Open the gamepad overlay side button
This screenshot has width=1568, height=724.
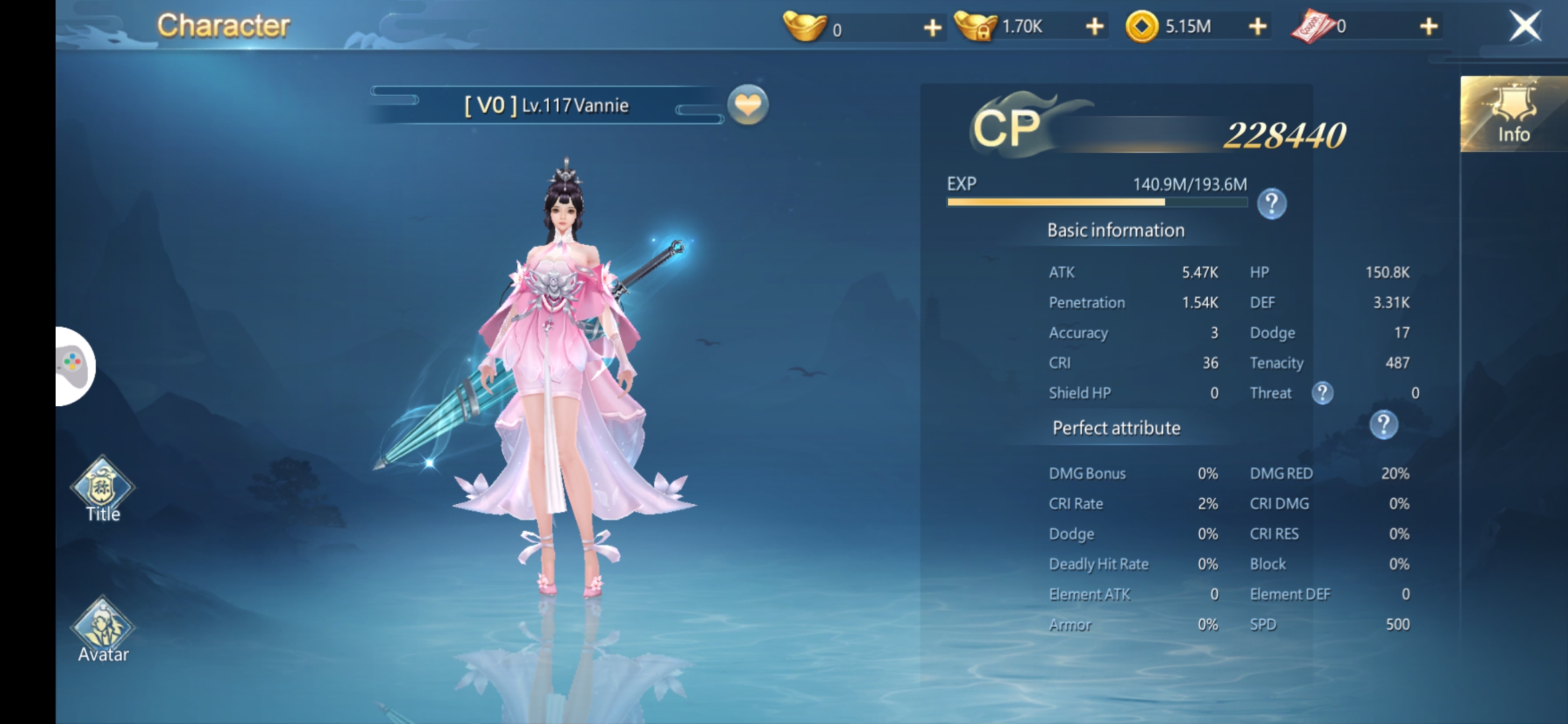click(x=74, y=366)
